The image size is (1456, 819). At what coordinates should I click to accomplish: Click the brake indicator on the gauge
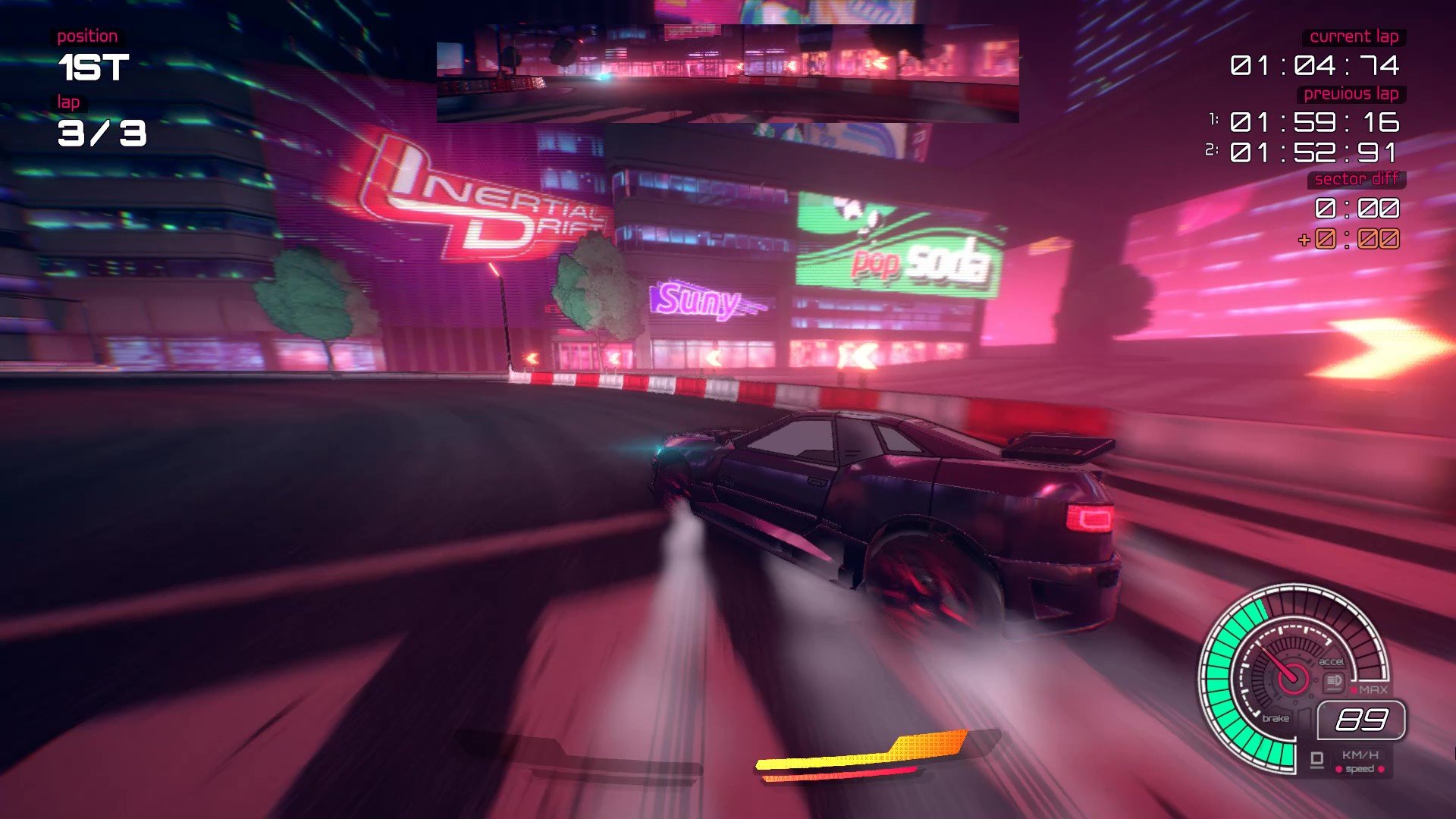(1276, 719)
